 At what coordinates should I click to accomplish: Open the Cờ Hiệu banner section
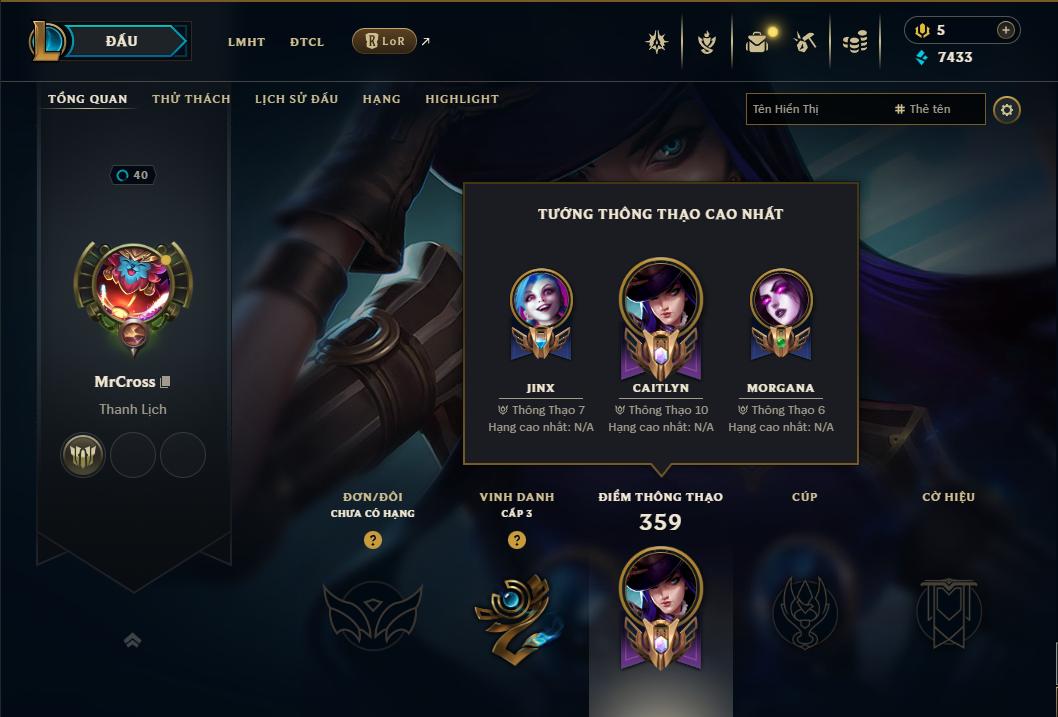949,610
